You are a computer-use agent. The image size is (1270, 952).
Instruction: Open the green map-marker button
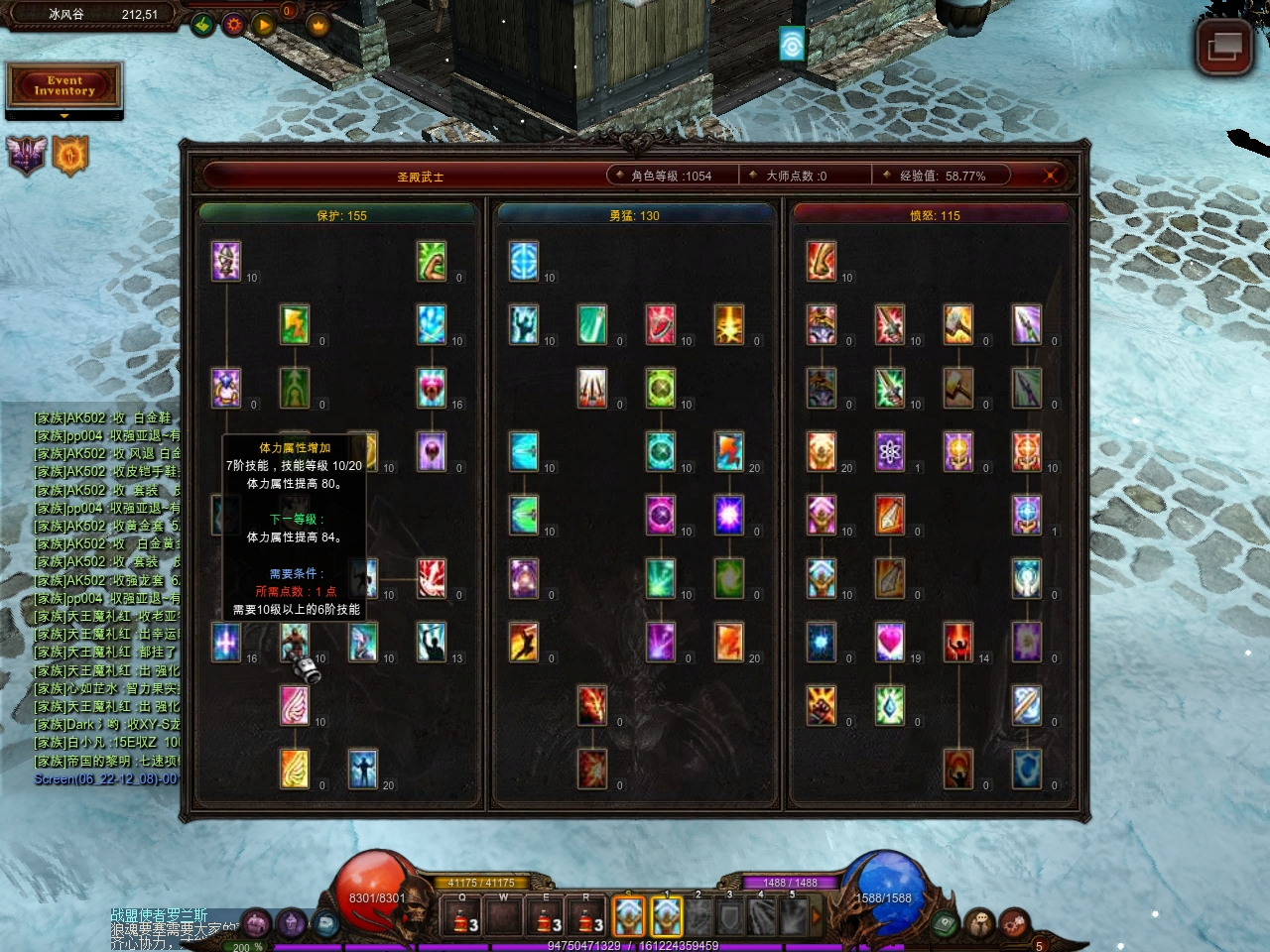point(203,25)
